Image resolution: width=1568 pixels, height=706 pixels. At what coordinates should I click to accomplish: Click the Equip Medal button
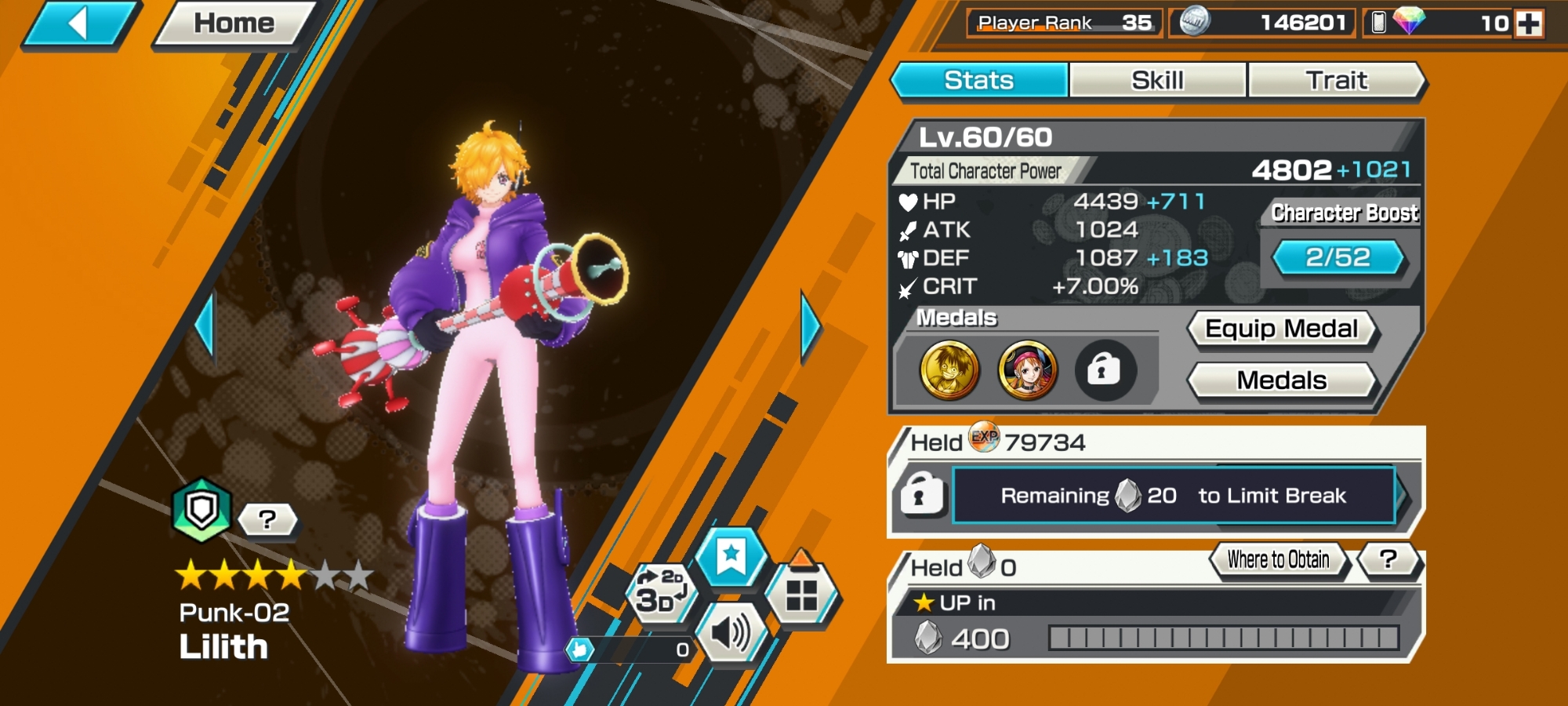(1281, 329)
